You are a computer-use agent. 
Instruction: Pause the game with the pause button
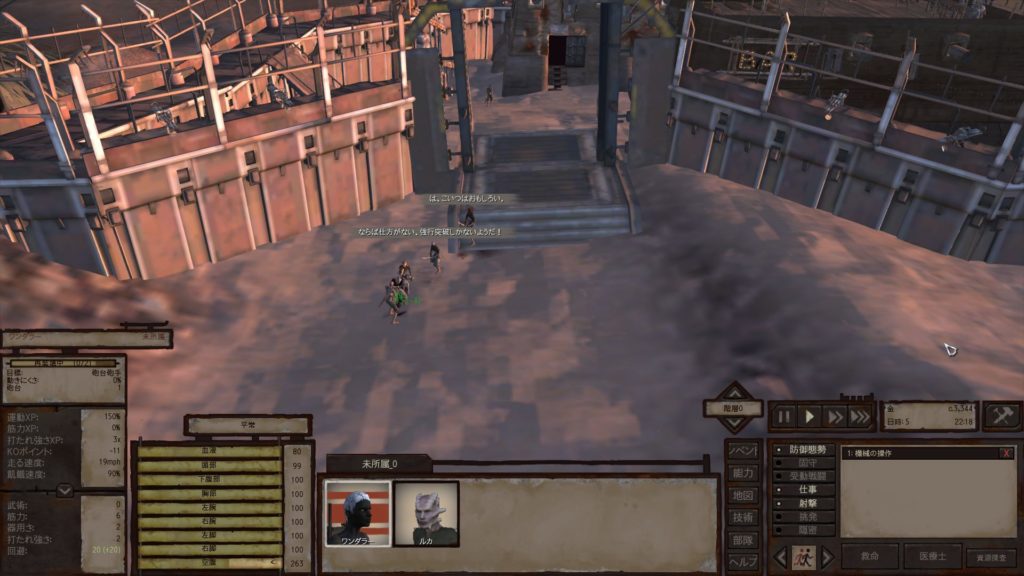(x=784, y=416)
